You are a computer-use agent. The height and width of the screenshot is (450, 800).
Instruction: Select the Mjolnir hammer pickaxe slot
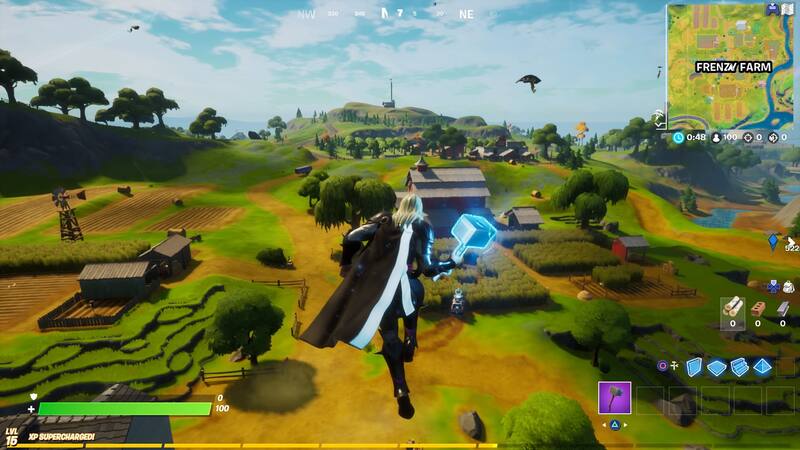tap(614, 398)
